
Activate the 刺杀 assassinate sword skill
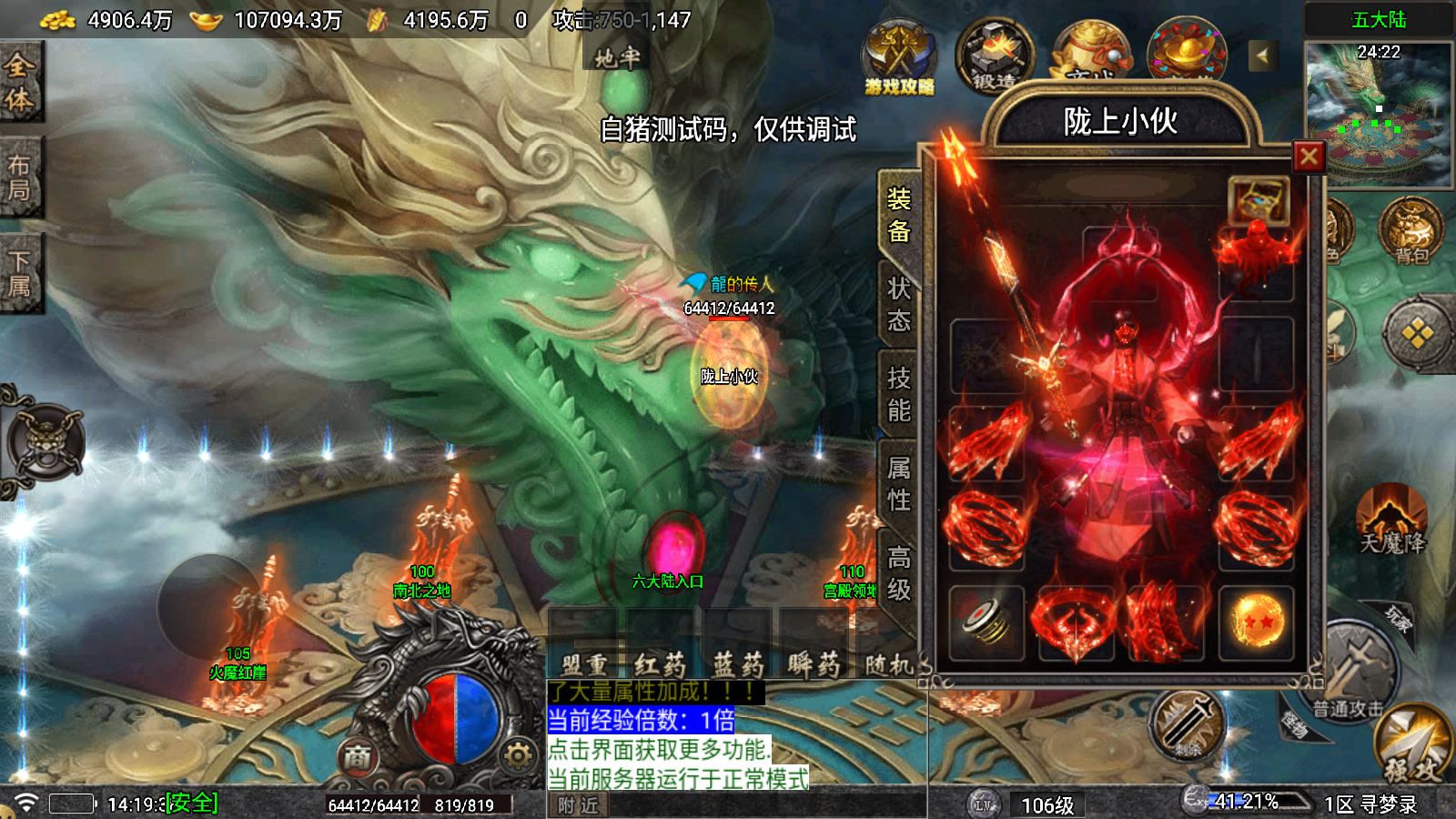1187,725
